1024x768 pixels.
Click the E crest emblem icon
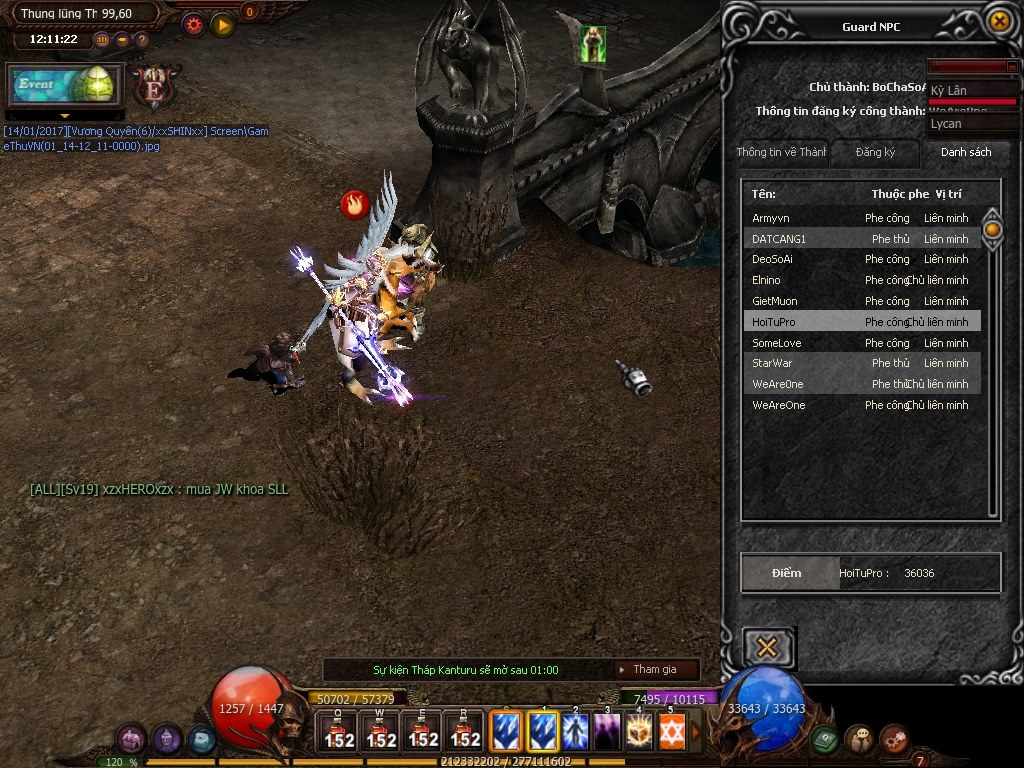click(x=155, y=87)
